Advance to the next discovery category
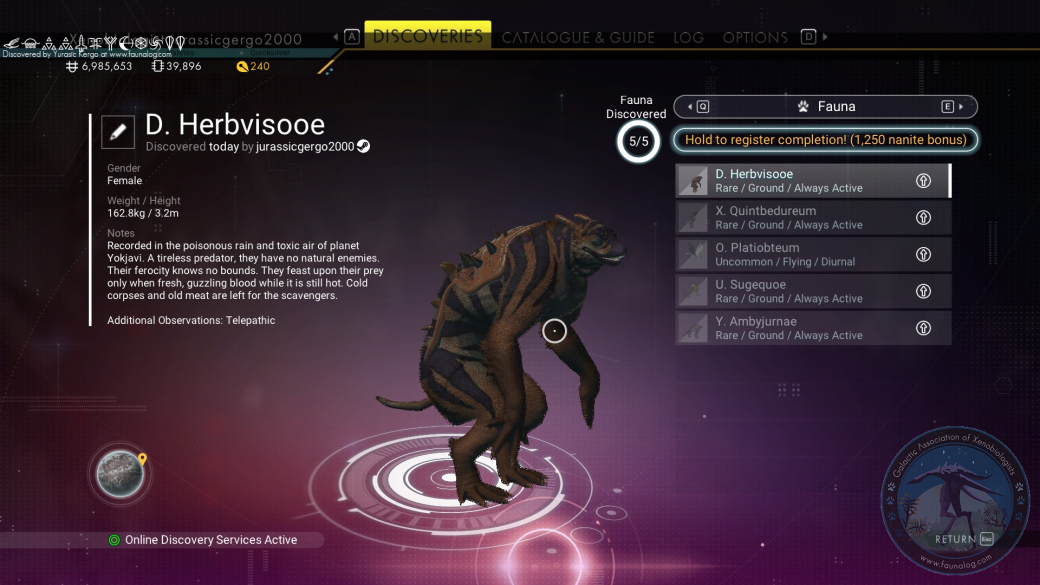Screen dimensions: 1040x585 952,107
